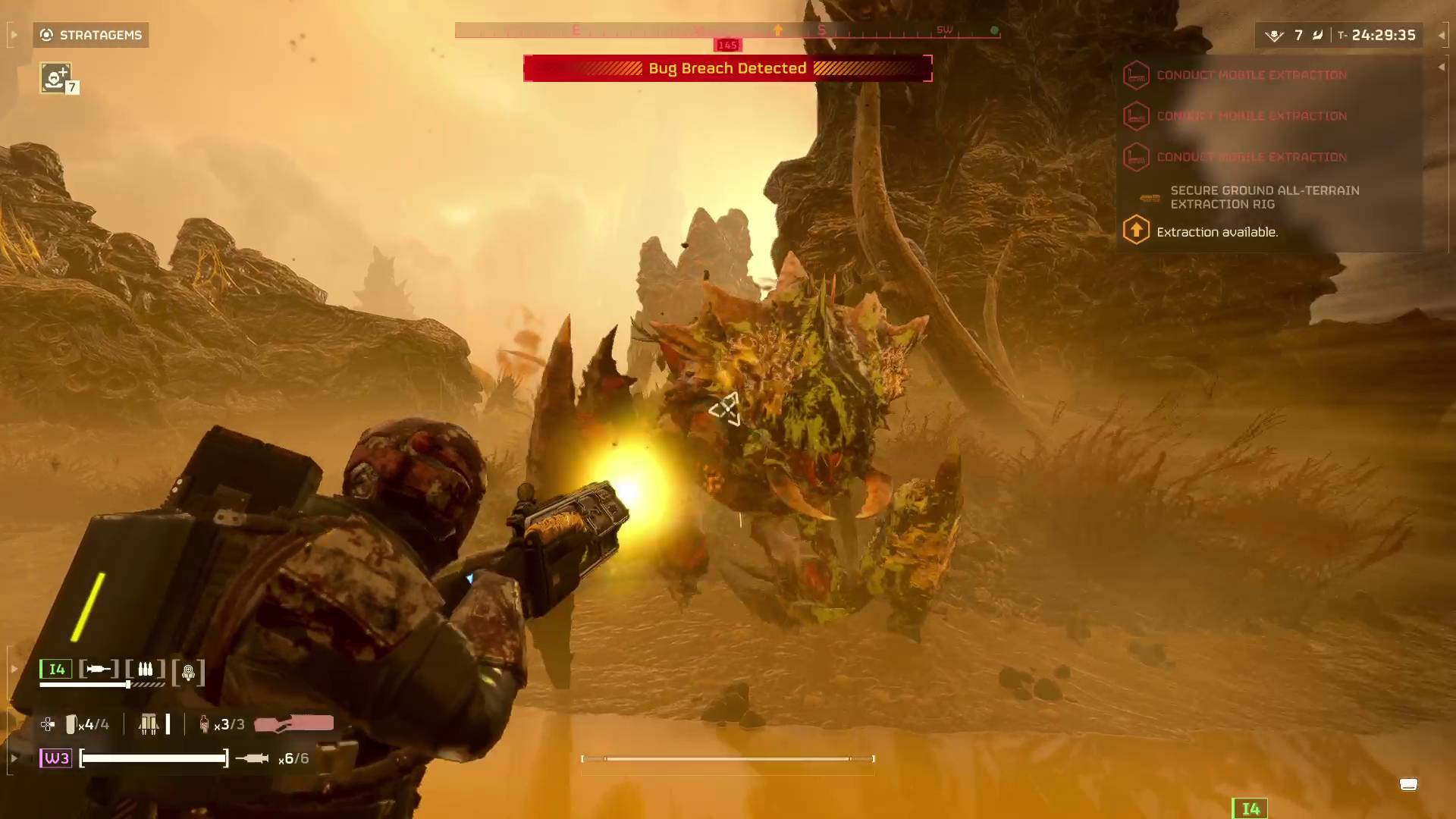Screen dimensions: 1456x819
Task: Click the Extraction available arrow icon
Action: (1136, 230)
